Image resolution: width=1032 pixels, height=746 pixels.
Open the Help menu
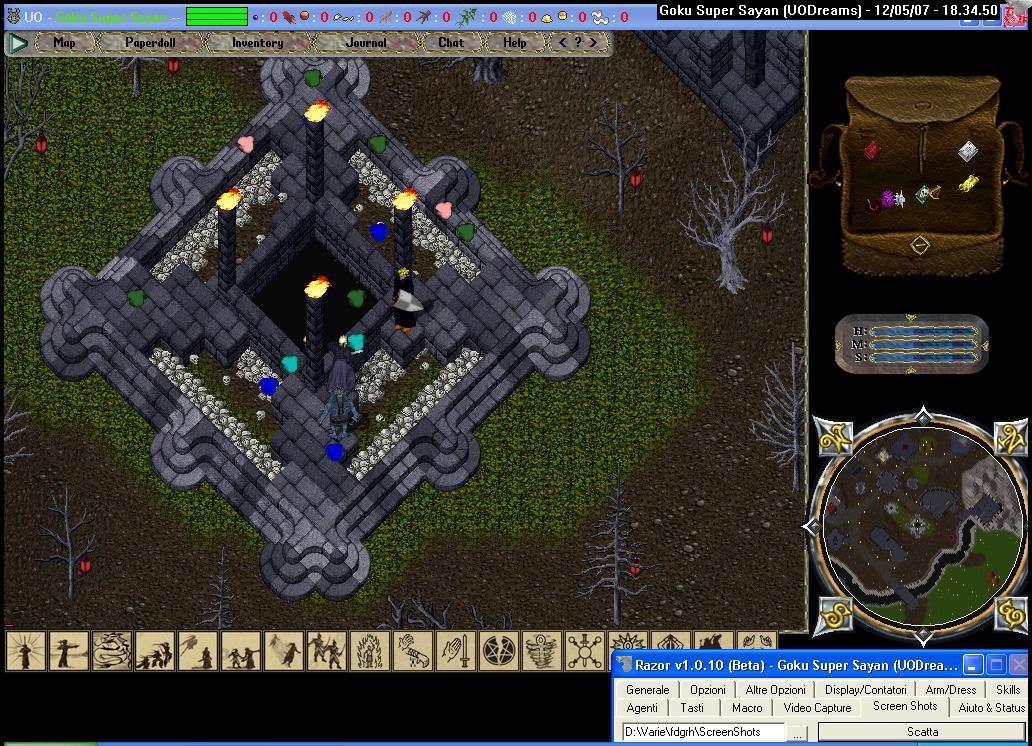coord(514,43)
